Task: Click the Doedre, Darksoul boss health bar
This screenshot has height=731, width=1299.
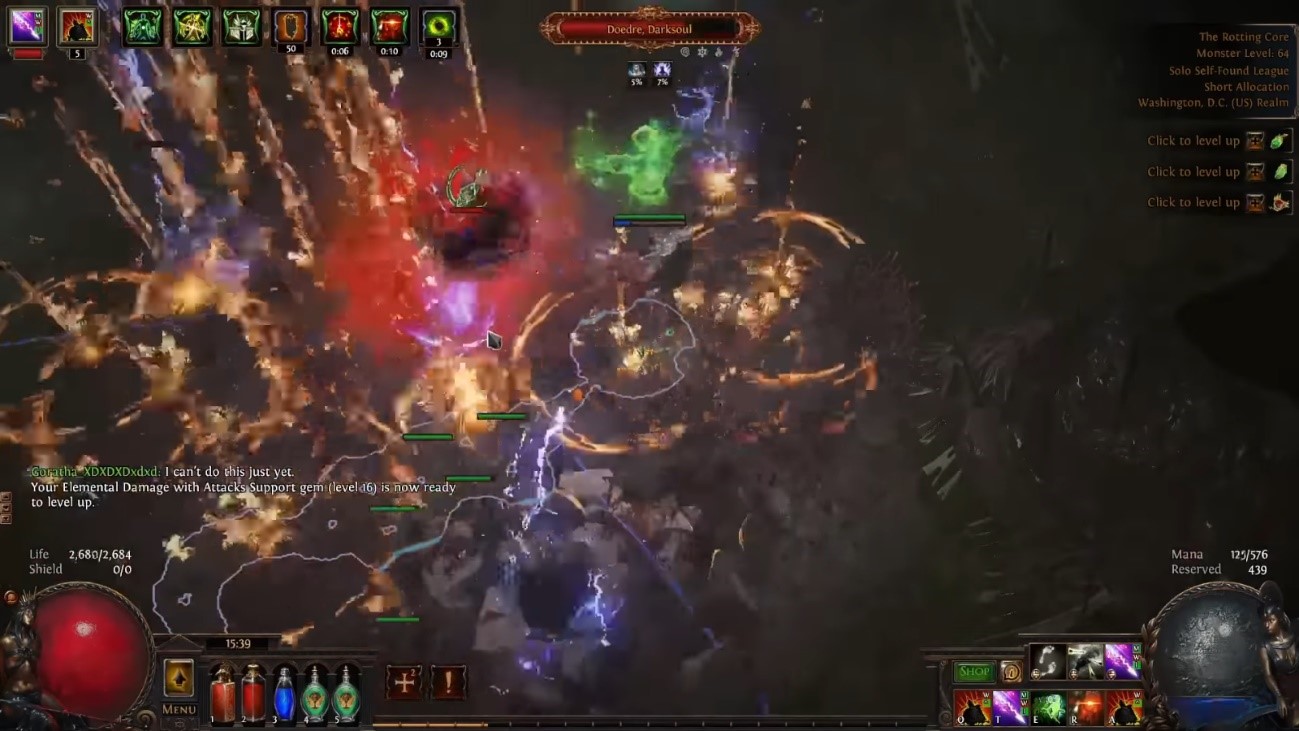Action: click(x=649, y=29)
